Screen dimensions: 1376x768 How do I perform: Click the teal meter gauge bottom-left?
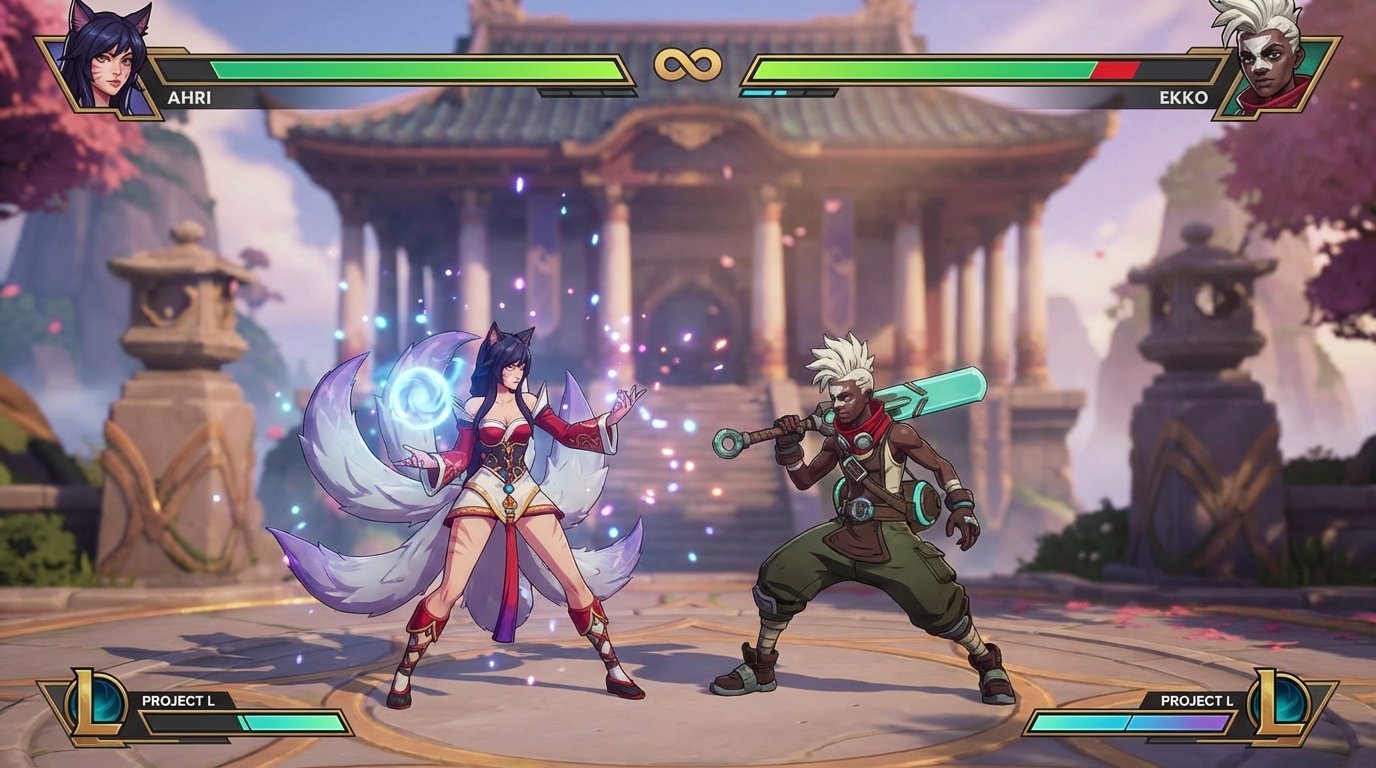click(290, 720)
